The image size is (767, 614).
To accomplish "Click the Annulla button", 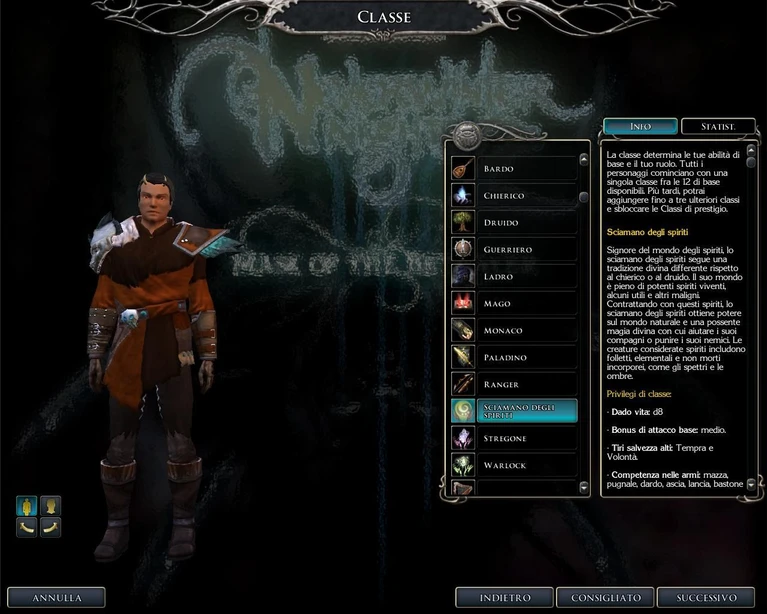I will click(x=56, y=598).
